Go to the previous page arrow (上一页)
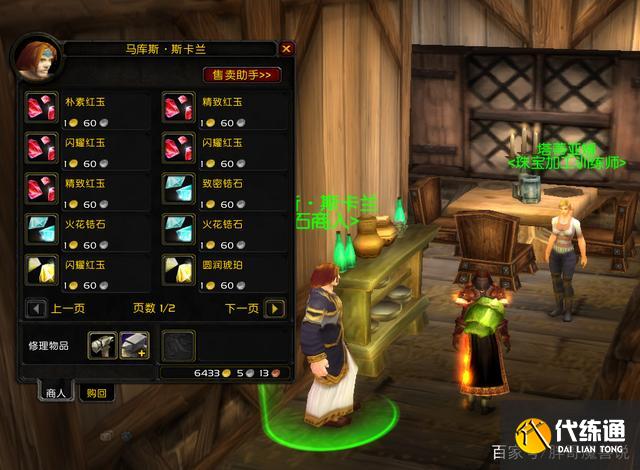 coord(37,308)
